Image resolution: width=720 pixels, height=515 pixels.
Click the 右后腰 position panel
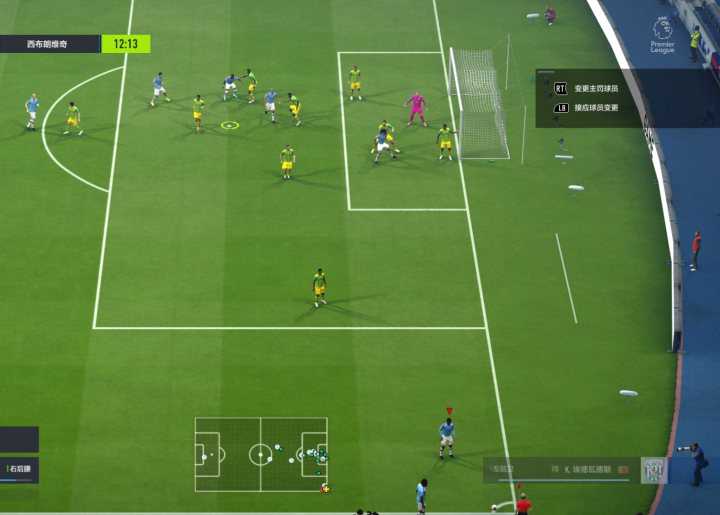(x=19, y=469)
